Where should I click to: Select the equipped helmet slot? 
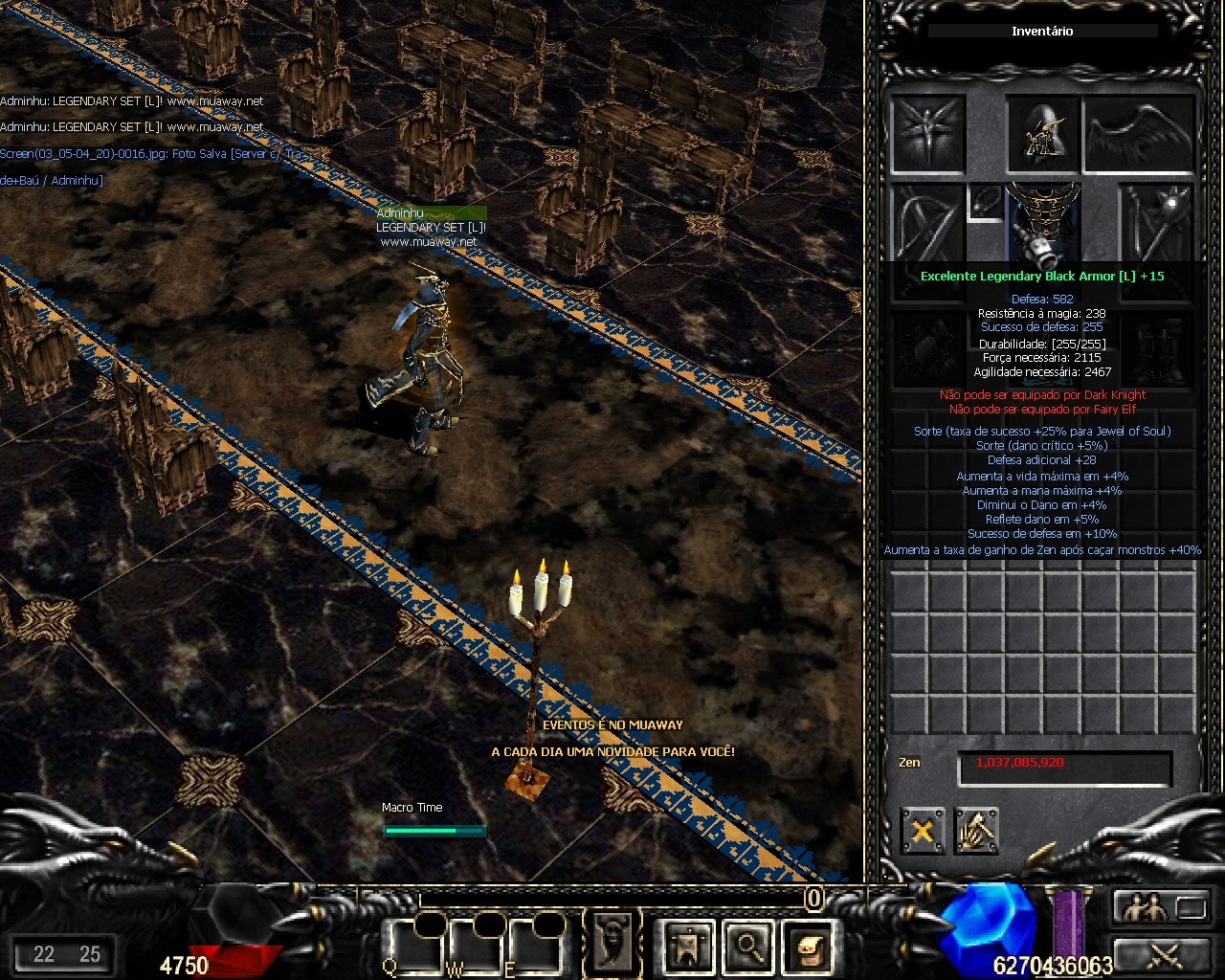1042,133
